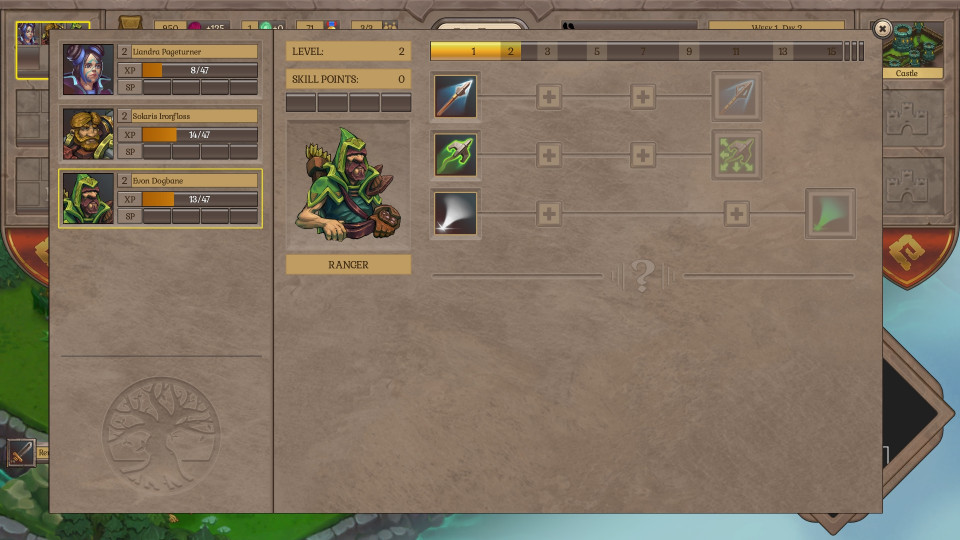Pick the white light beam skill

coord(456,214)
